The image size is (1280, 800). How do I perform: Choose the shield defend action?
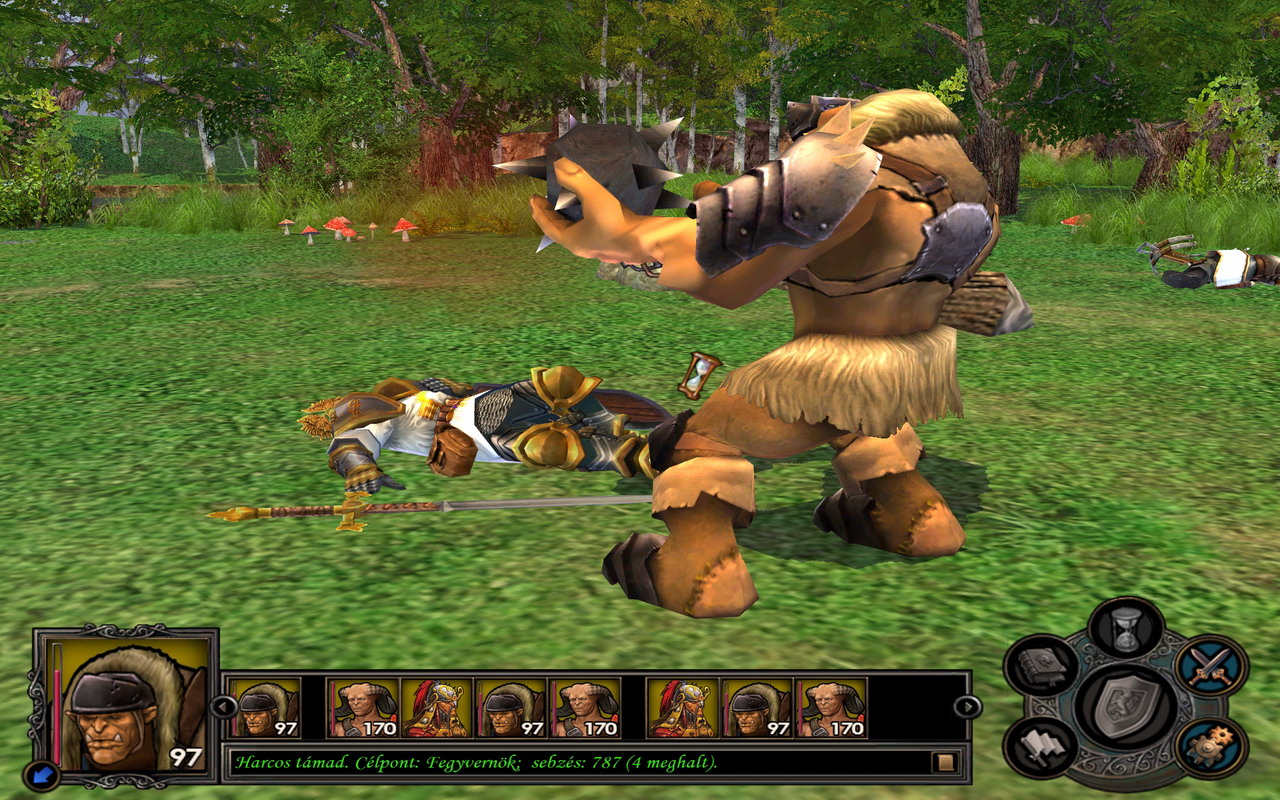click(1126, 705)
